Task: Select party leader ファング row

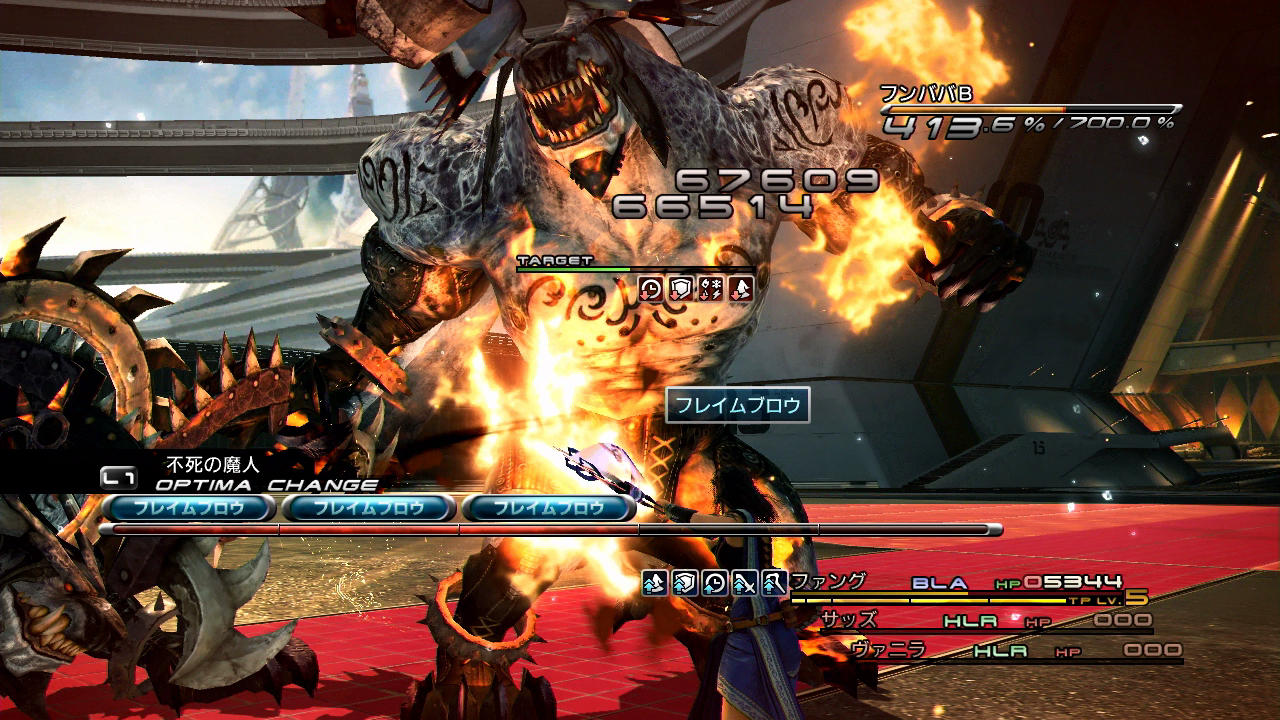Action: tap(960, 584)
